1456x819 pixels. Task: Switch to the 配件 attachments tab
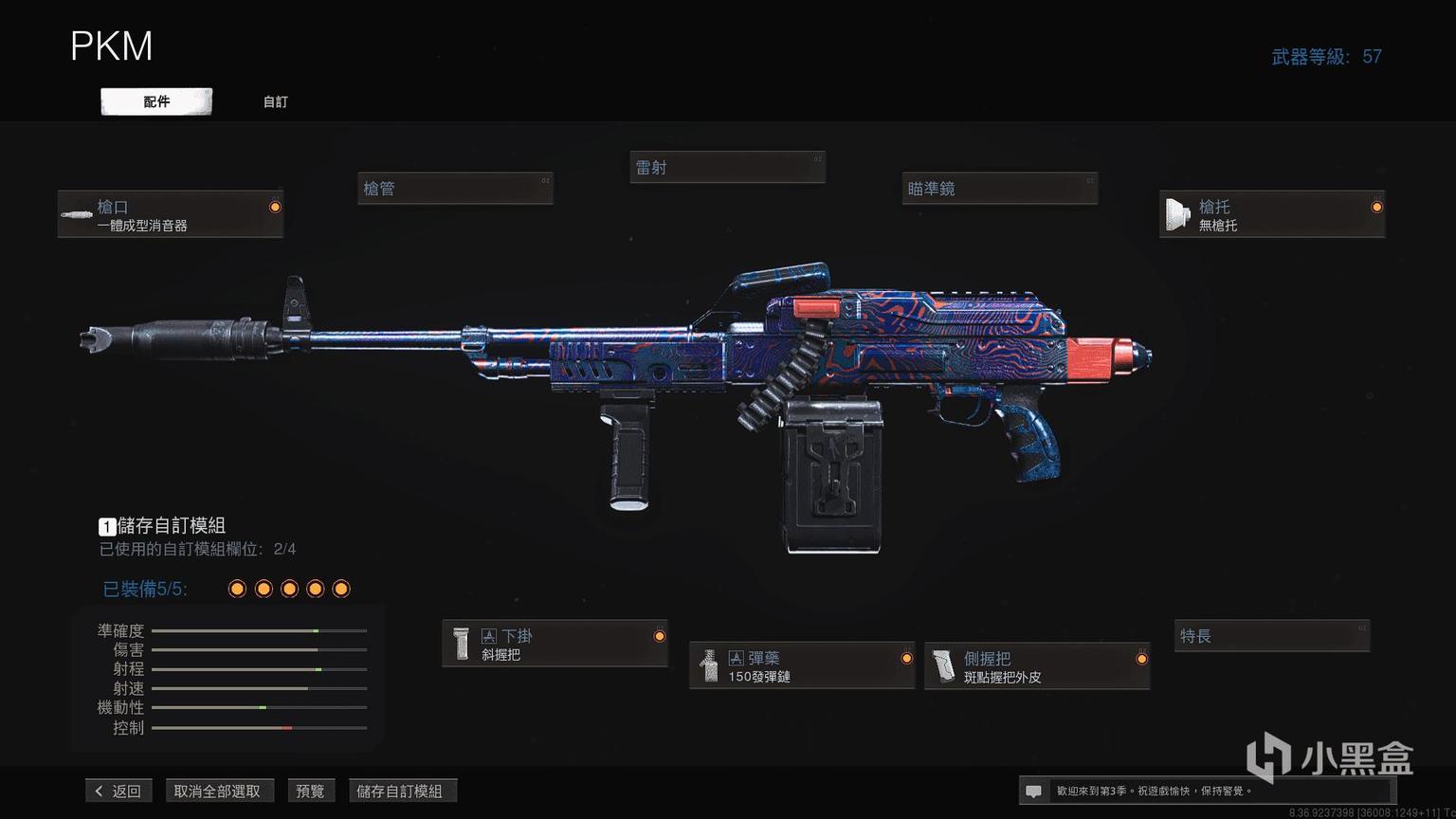156,101
